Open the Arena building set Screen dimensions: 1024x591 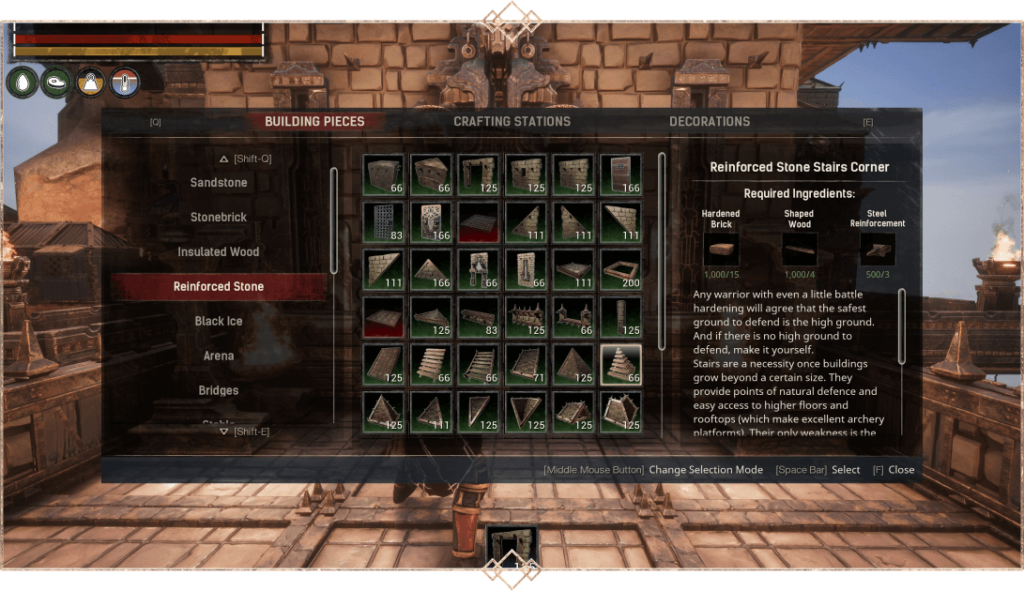[x=219, y=356]
